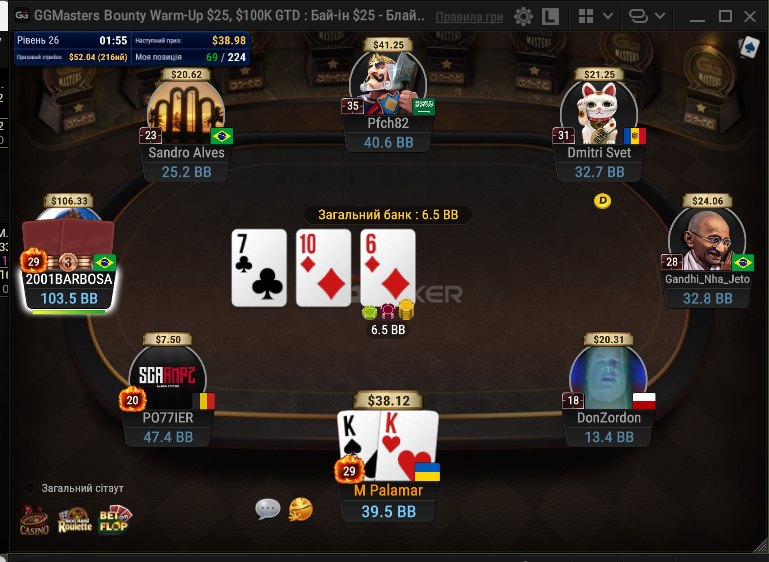Select Dmitri Svet's lucky cat avatar

click(598, 112)
